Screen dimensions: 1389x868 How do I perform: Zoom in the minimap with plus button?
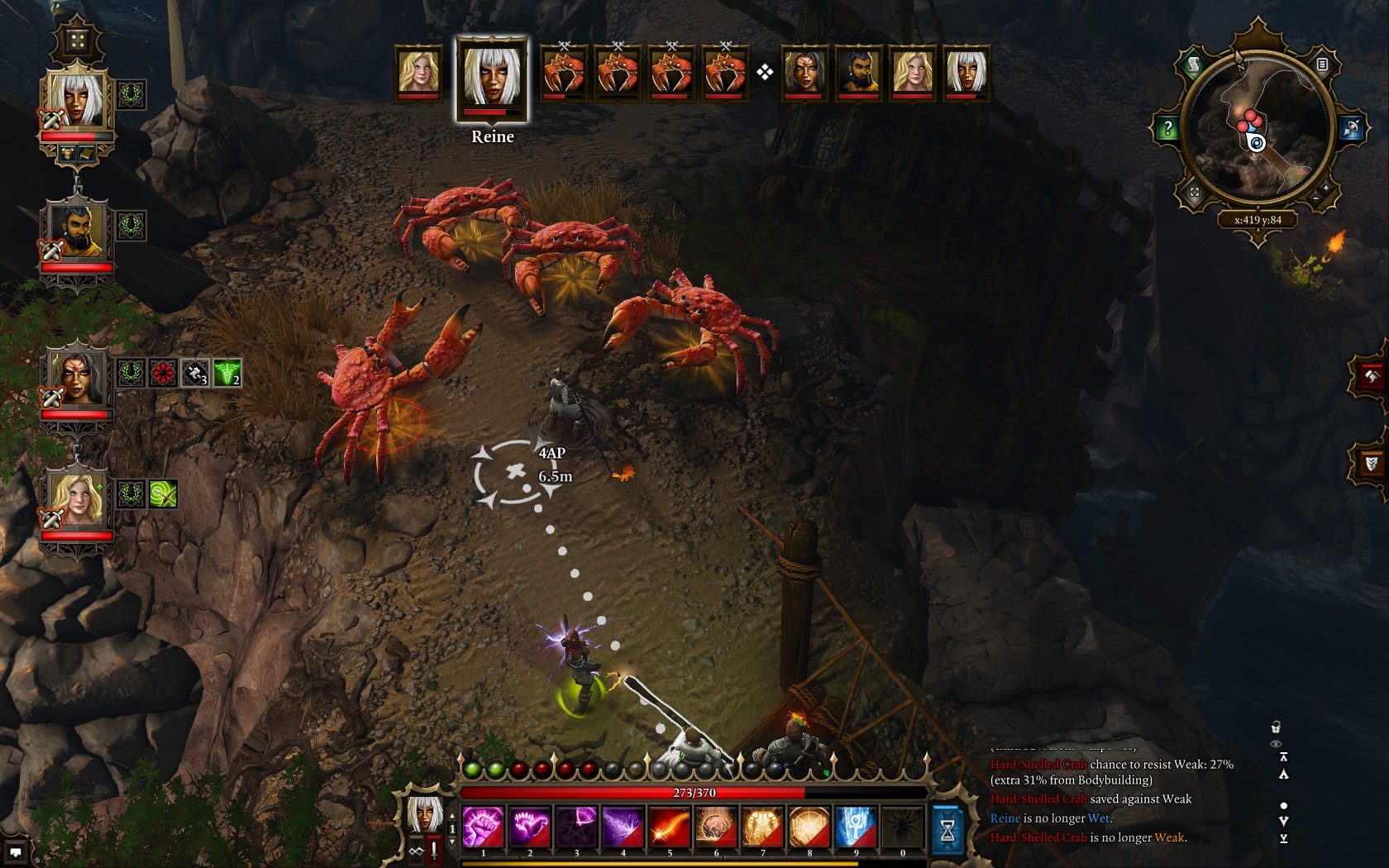(x=1326, y=188)
